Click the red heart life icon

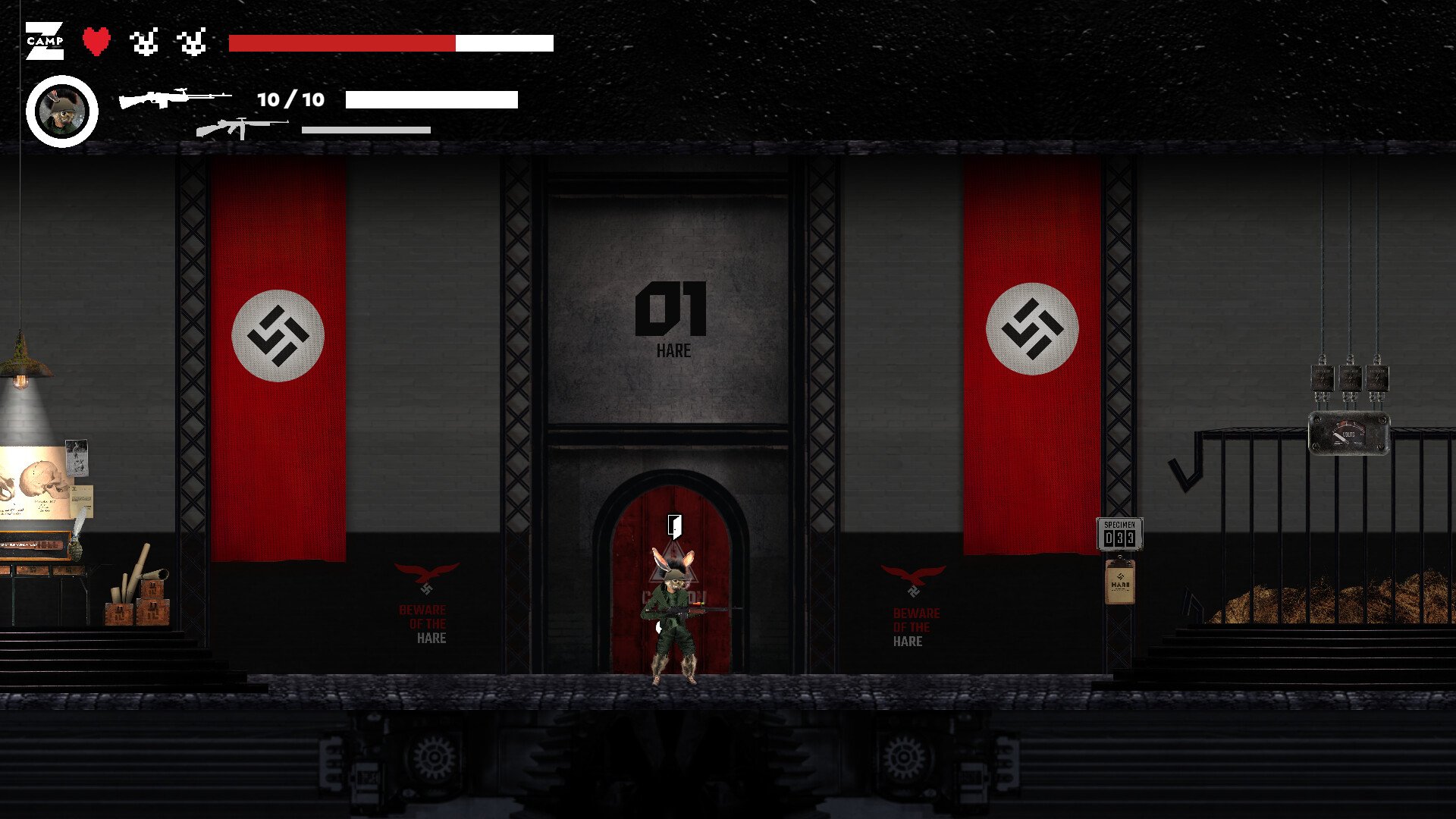coord(96,41)
